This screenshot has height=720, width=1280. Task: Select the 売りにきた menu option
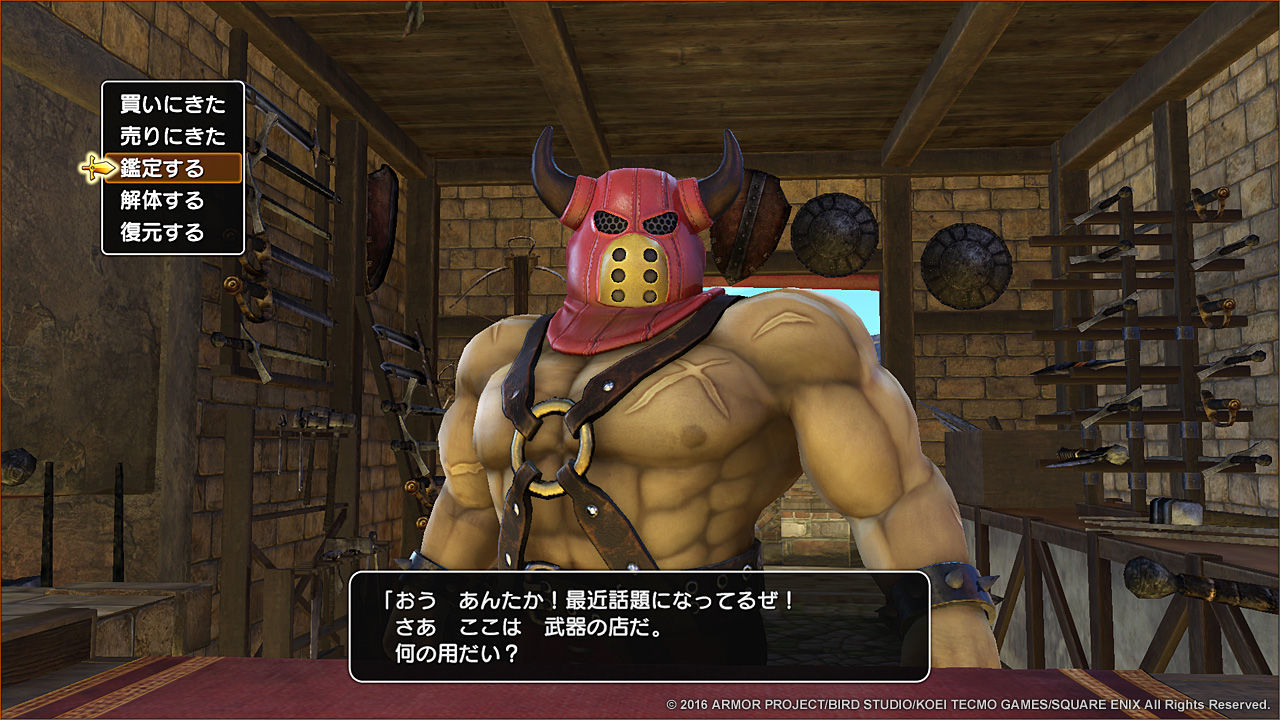pos(170,135)
